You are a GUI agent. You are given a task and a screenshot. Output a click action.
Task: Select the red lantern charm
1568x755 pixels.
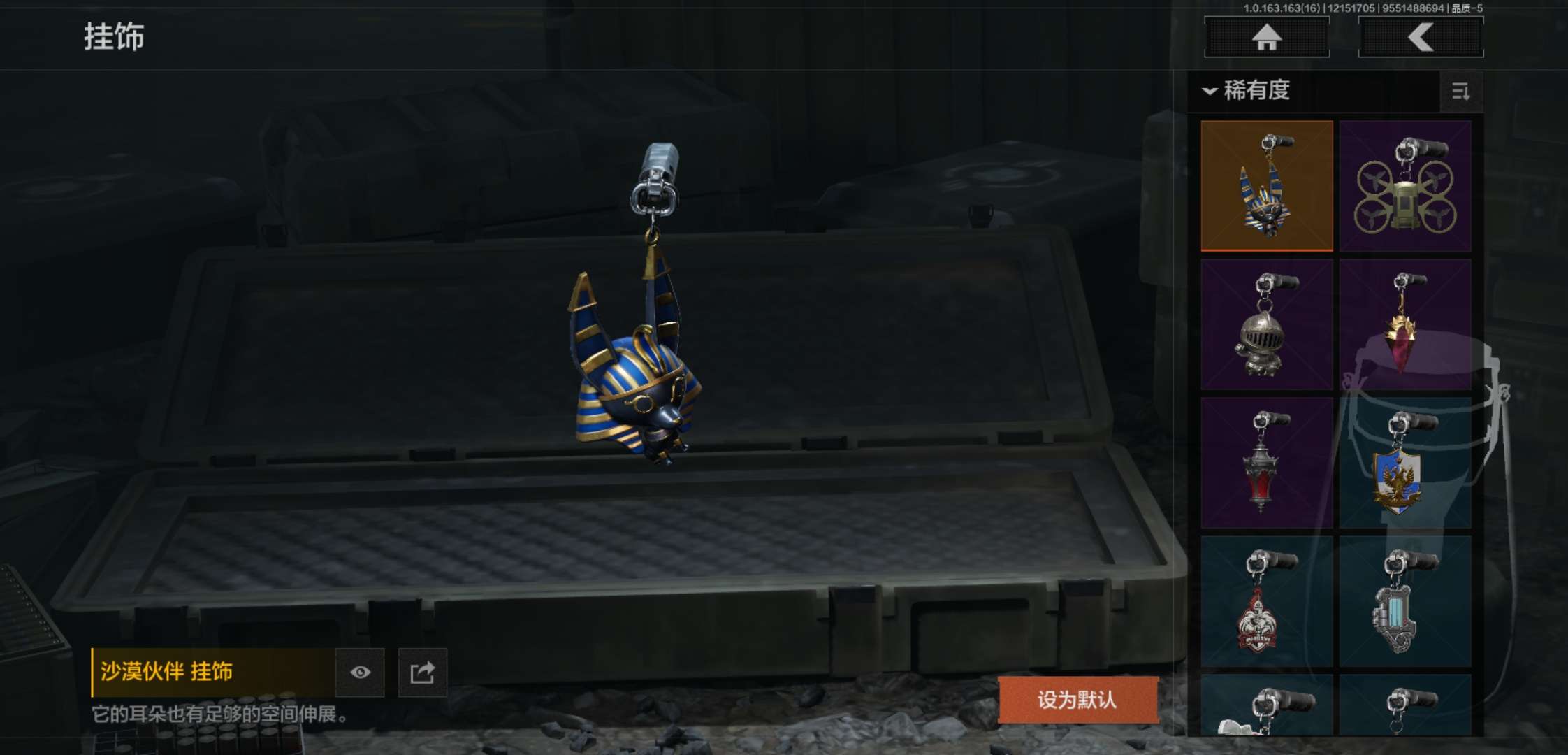1267,463
